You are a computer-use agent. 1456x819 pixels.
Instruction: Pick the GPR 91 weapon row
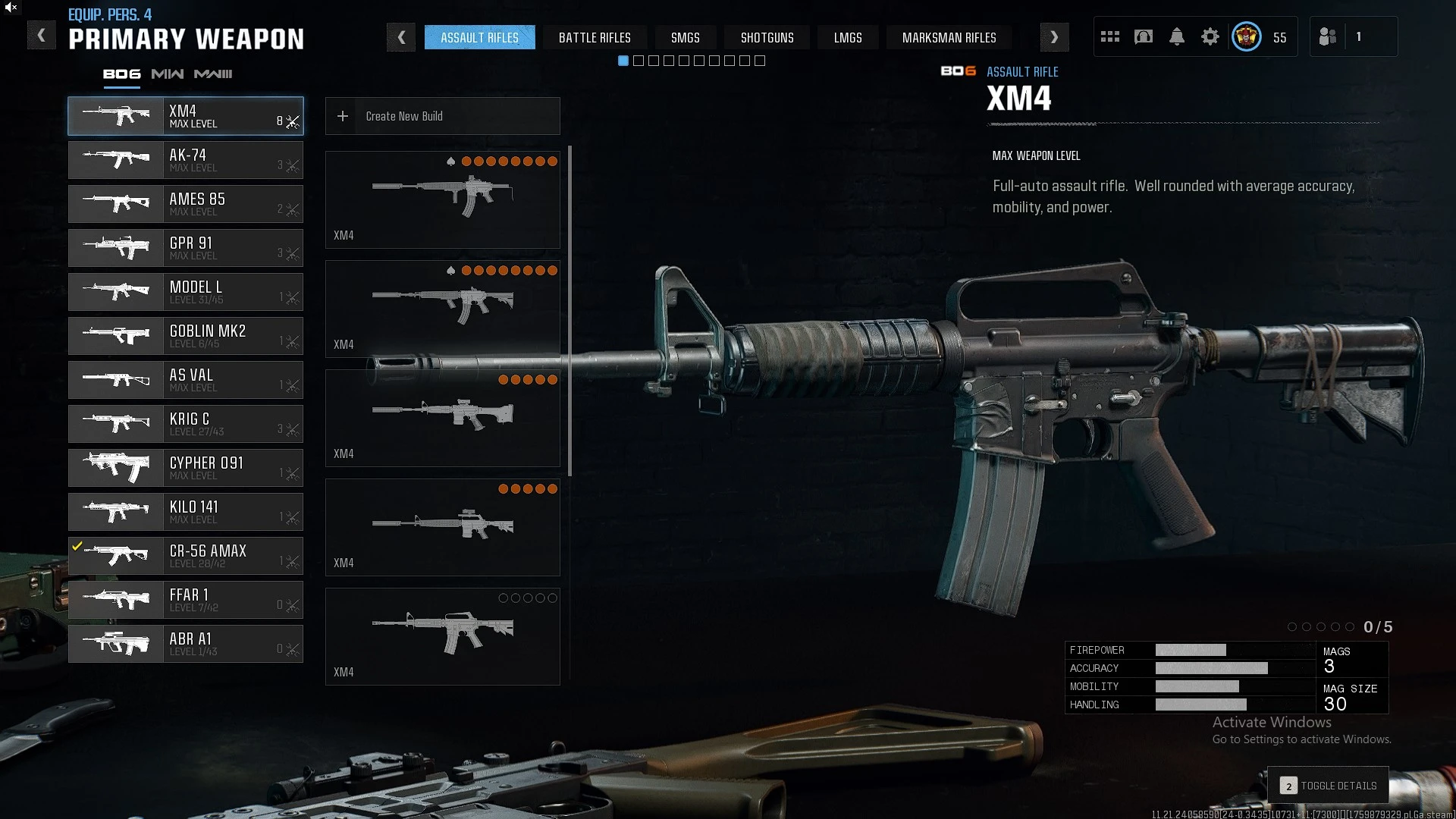[x=186, y=248]
